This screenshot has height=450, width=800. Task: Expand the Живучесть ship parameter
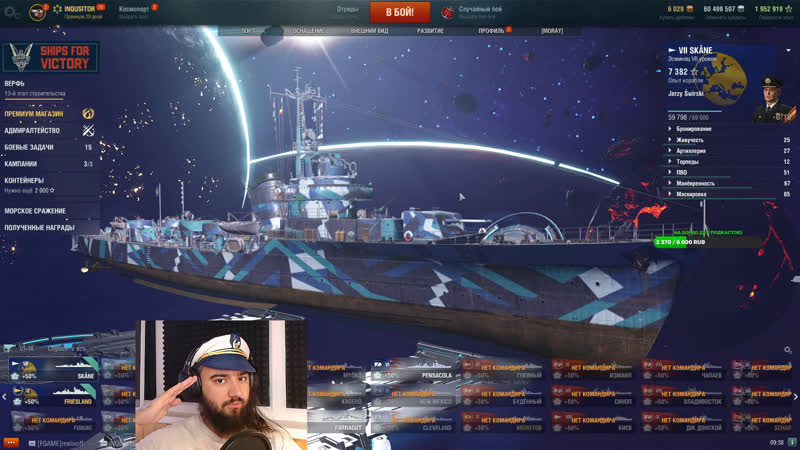click(692, 140)
